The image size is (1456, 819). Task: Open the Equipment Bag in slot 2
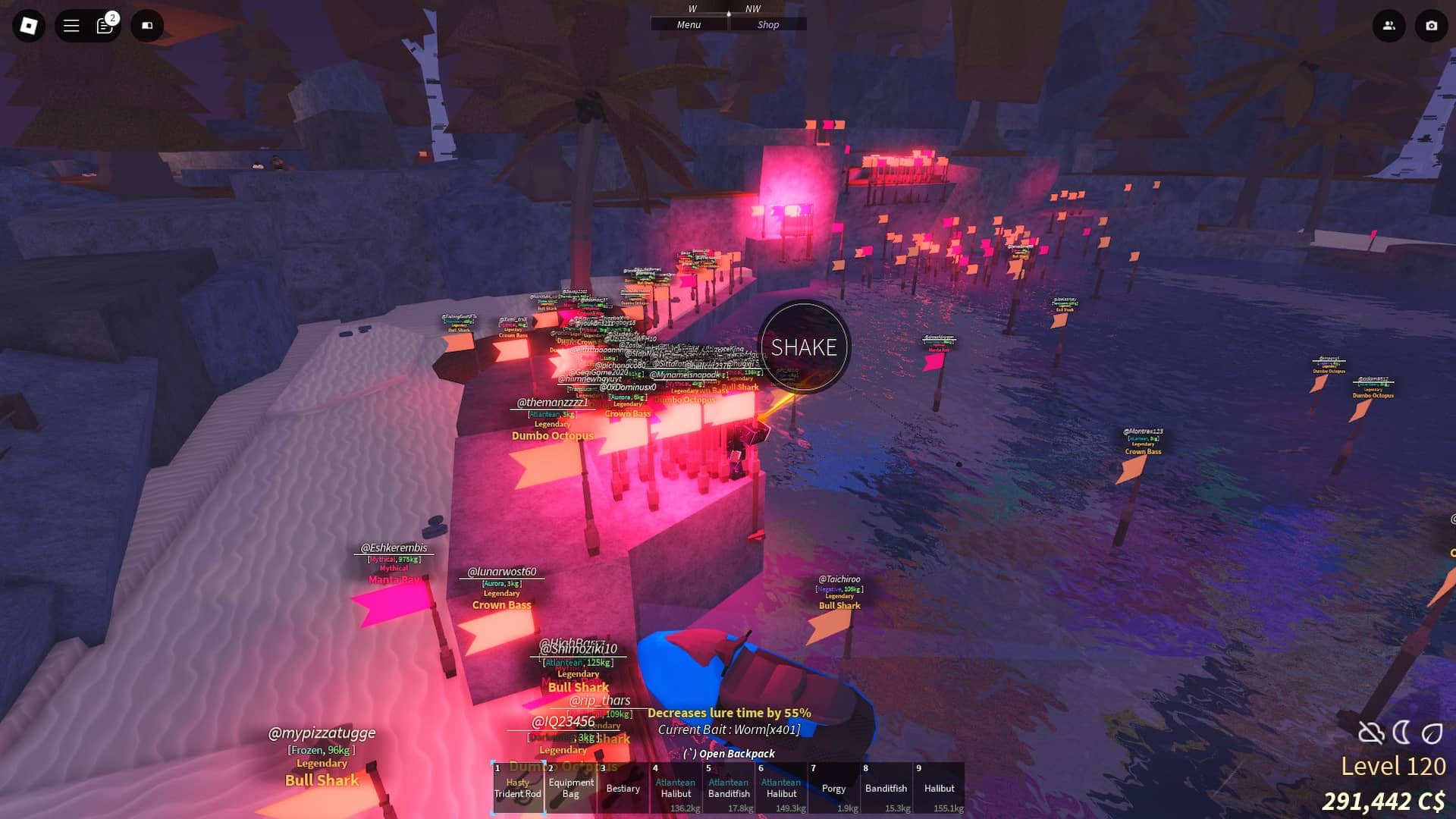point(571,789)
